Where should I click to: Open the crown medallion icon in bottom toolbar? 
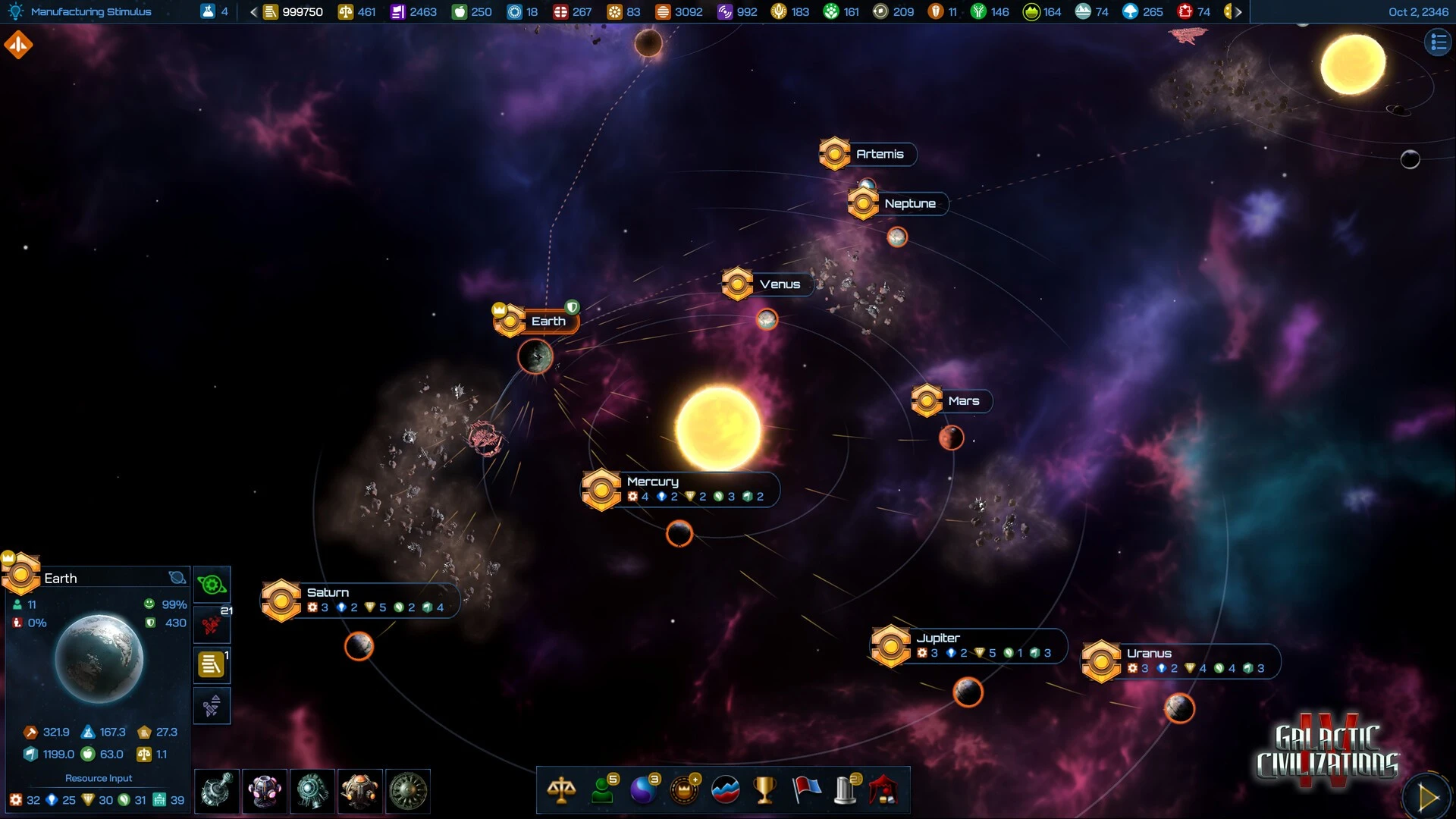(684, 790)
